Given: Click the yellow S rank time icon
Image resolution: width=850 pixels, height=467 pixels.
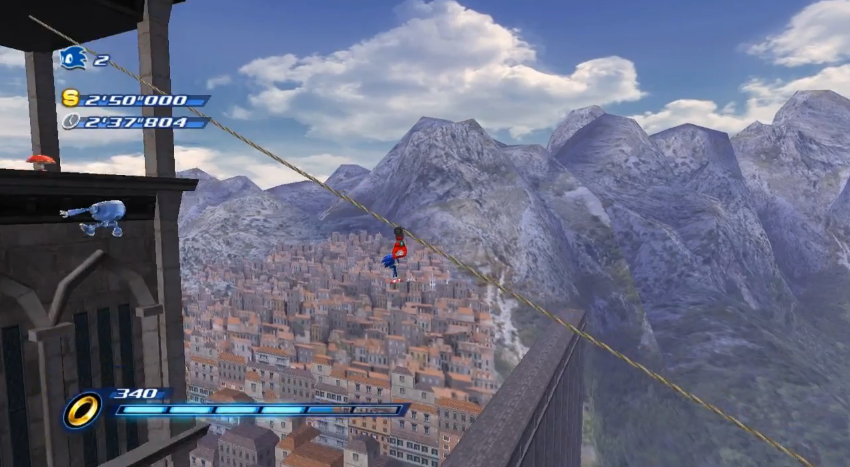Looking at the screenshot, I should coord(70,98).
